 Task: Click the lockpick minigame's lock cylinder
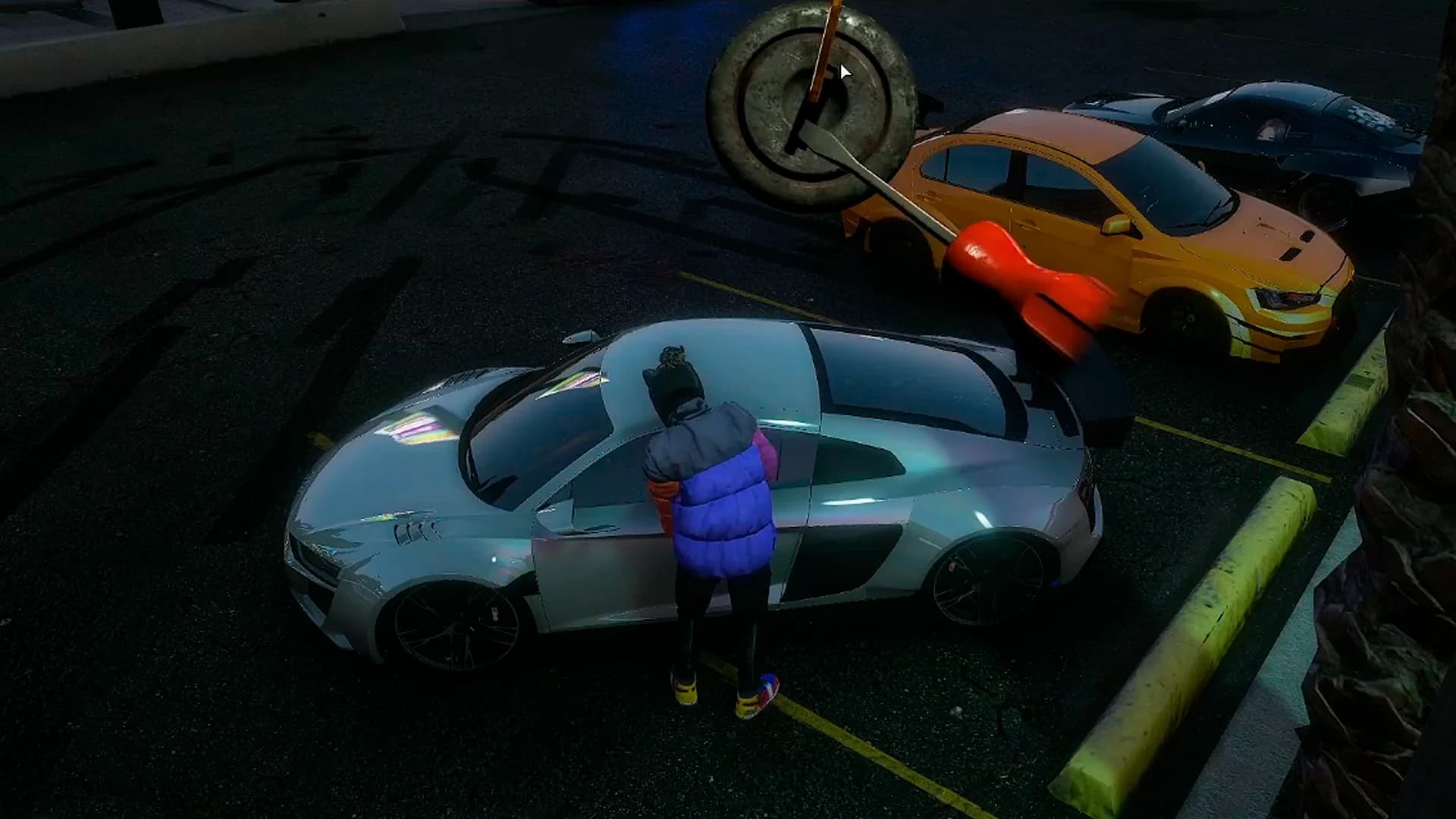811,106
